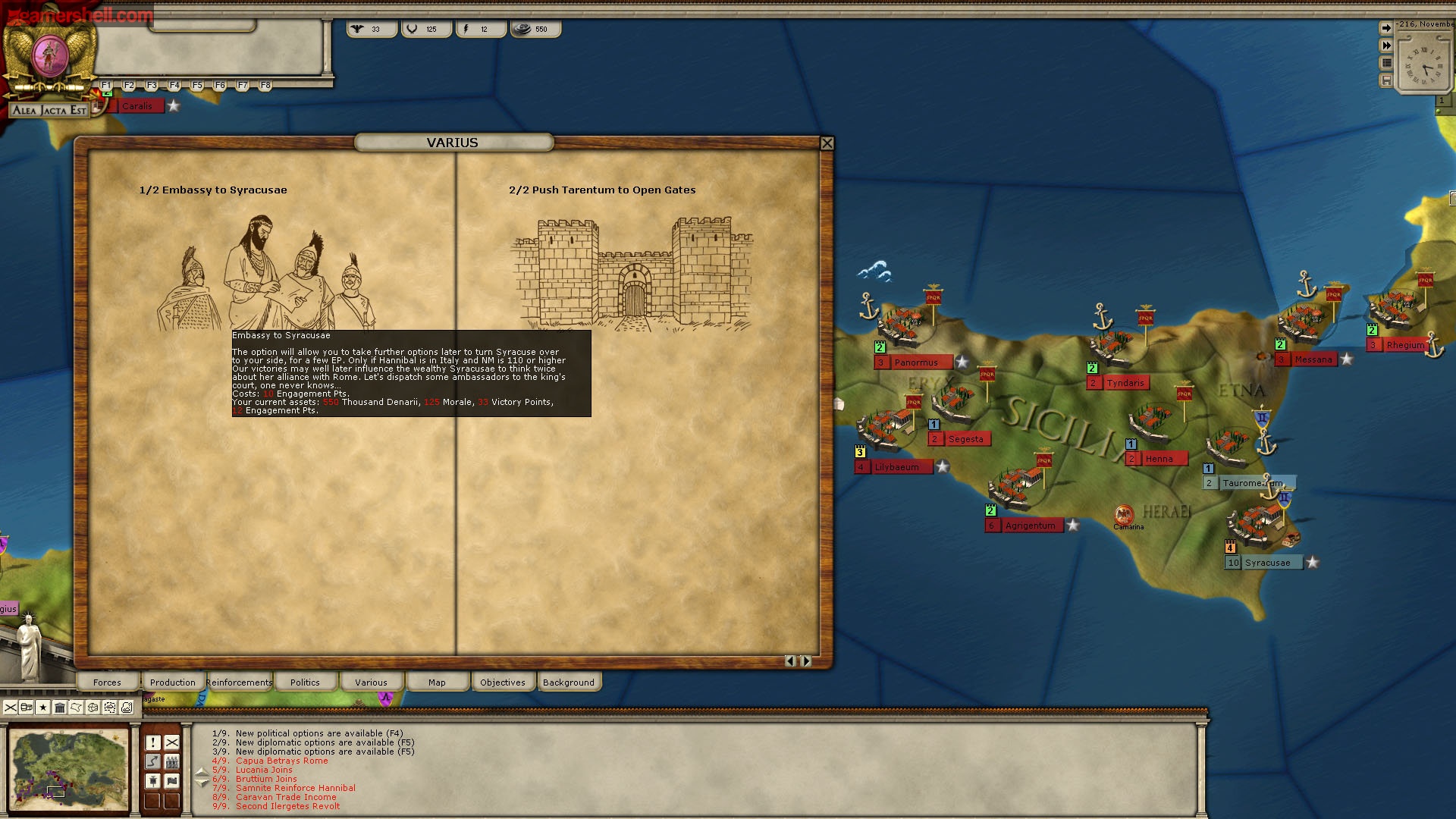Screen dimensions: 1456x819
Task: Switch to the Politics tab
Action: [x=305, y=682]
